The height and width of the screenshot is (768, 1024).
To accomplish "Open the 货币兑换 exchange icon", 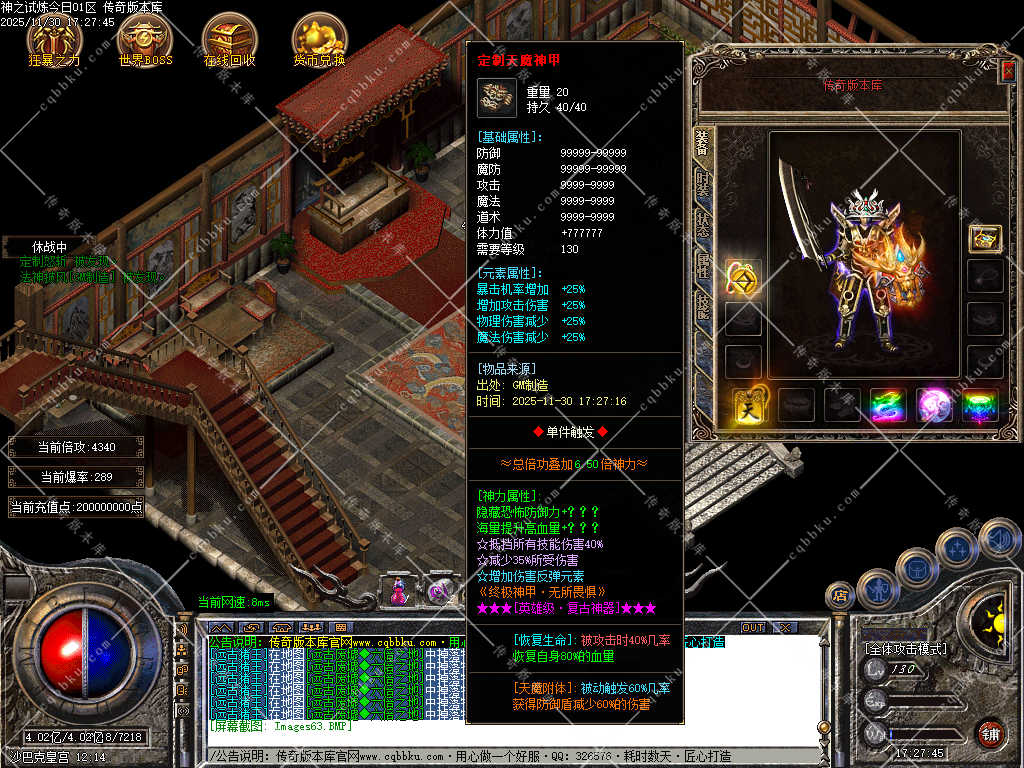I will pyautogui.click(x=319, y=38).
